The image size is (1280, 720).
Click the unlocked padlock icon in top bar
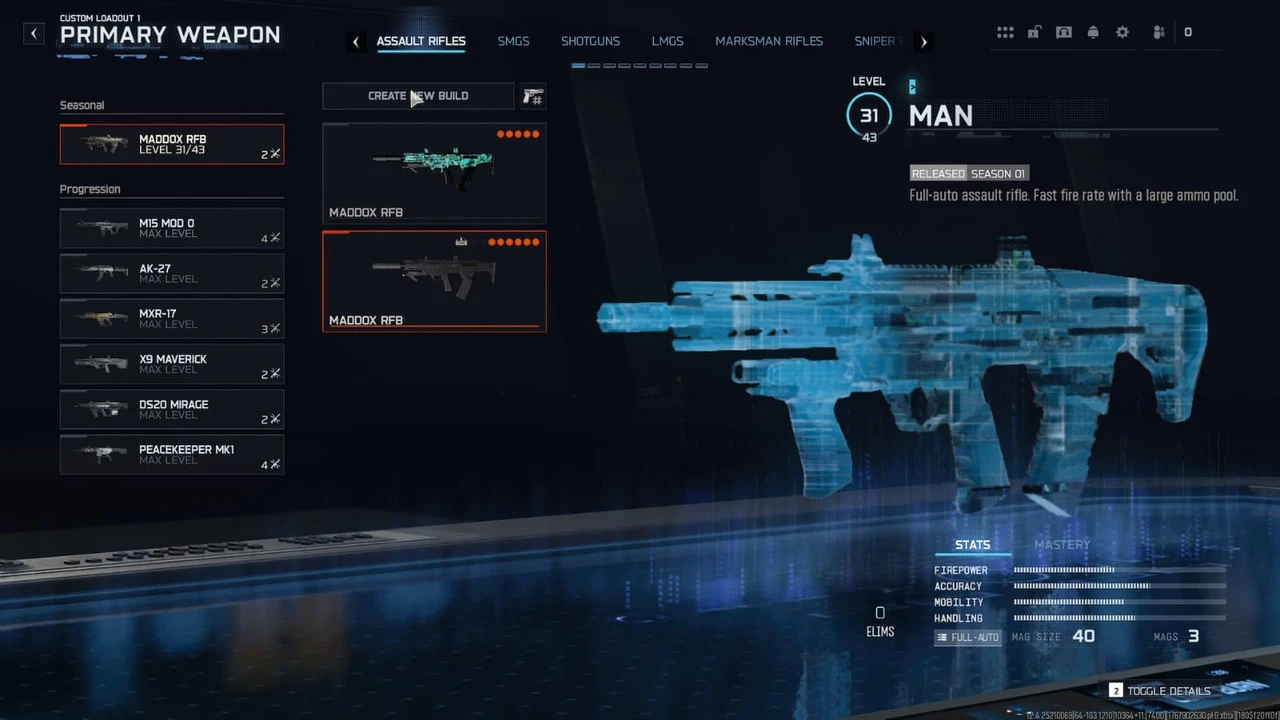pyautogui.click(x=1034, y=32)
